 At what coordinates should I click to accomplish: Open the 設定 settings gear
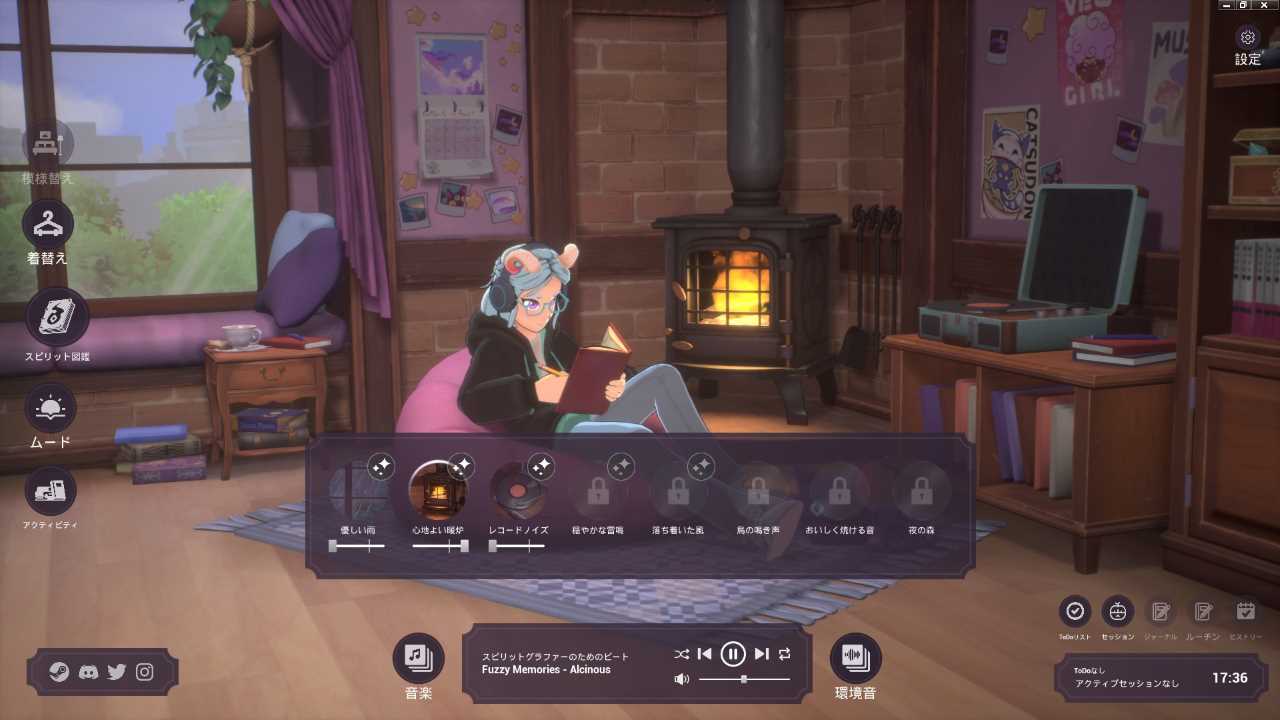pyautogui.click(x=1247, y=39)
